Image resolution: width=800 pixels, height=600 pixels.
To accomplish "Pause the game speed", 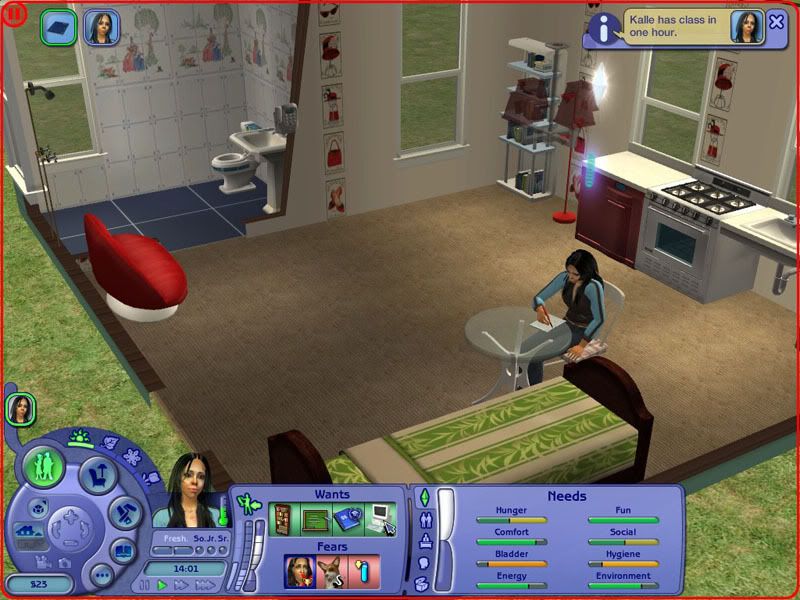I will (145, 585).
